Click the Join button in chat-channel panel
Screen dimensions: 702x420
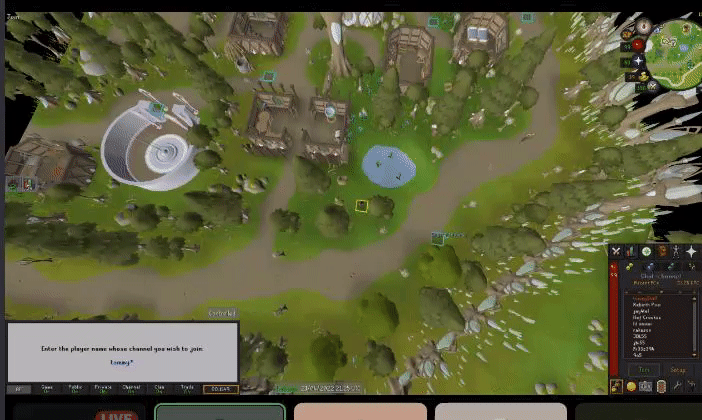(645, 369)
